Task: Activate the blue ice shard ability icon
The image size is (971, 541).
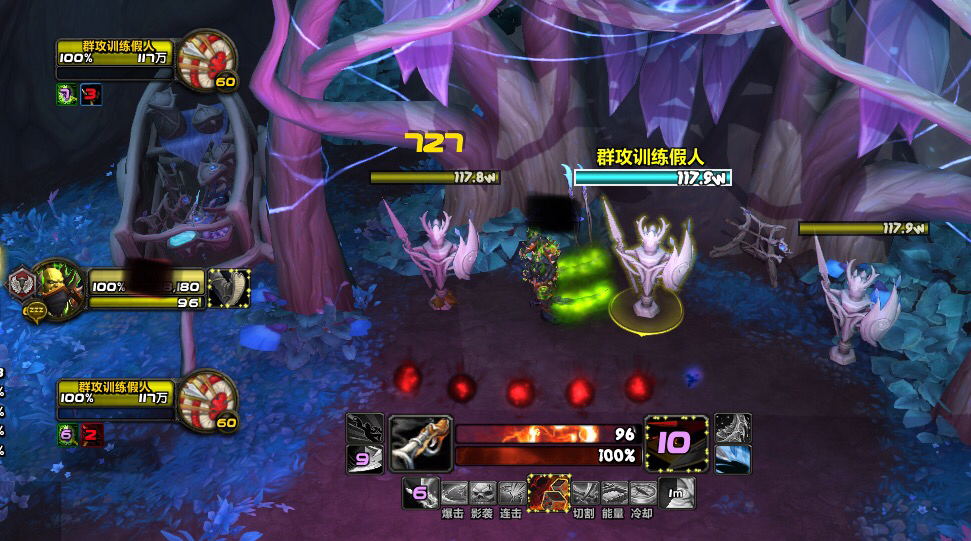Action: point(733,459)
